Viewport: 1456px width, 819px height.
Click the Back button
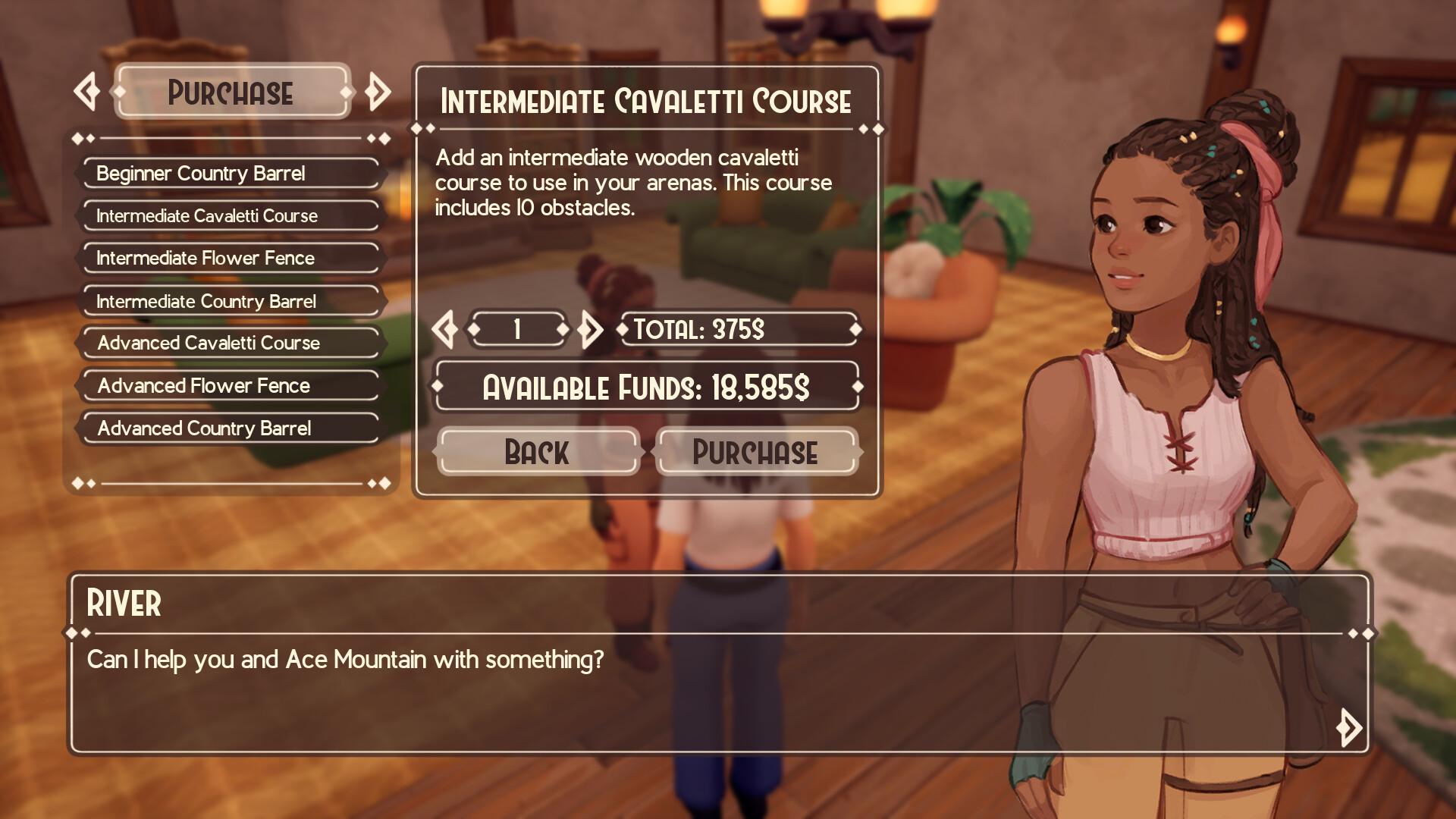pos(537,453)
